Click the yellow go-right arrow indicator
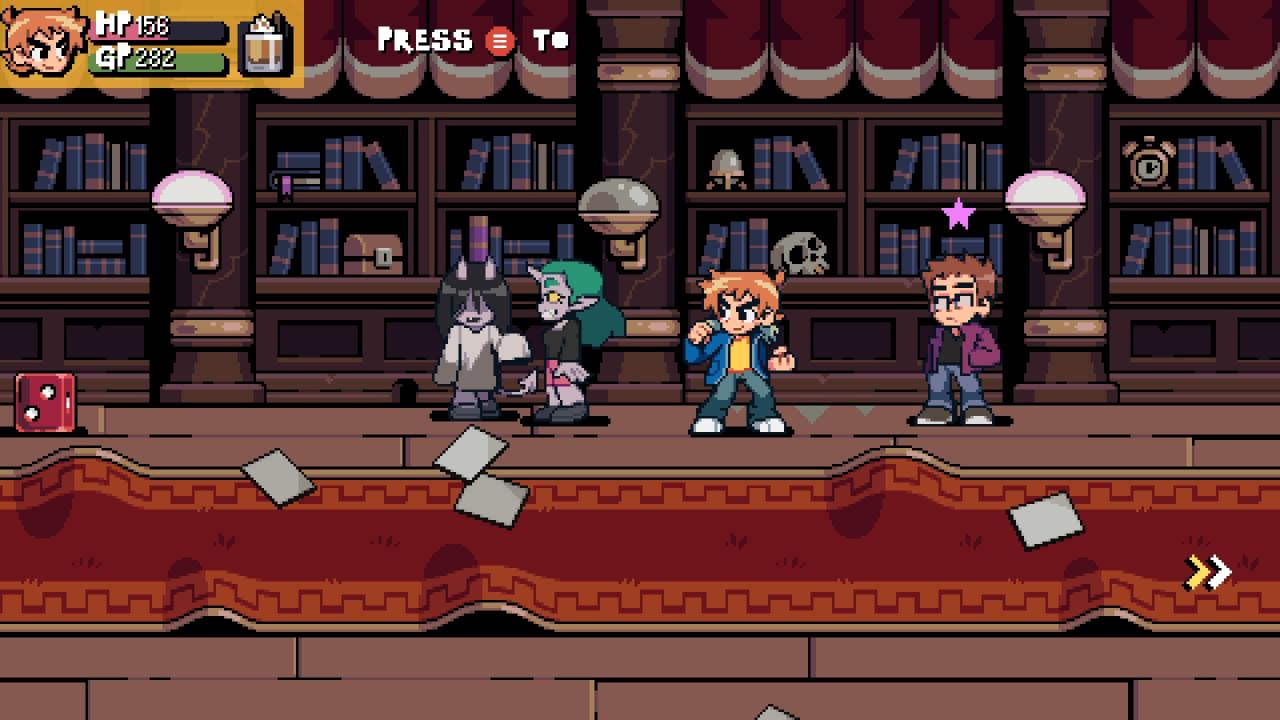The width and height of the screenshot is (1280, 720). click(x=1207, y=572)
